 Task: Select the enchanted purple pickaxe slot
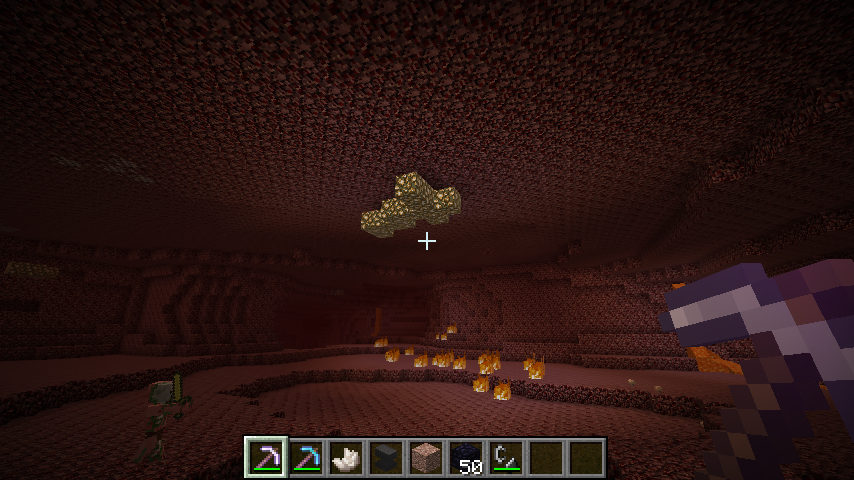(266, 457)
